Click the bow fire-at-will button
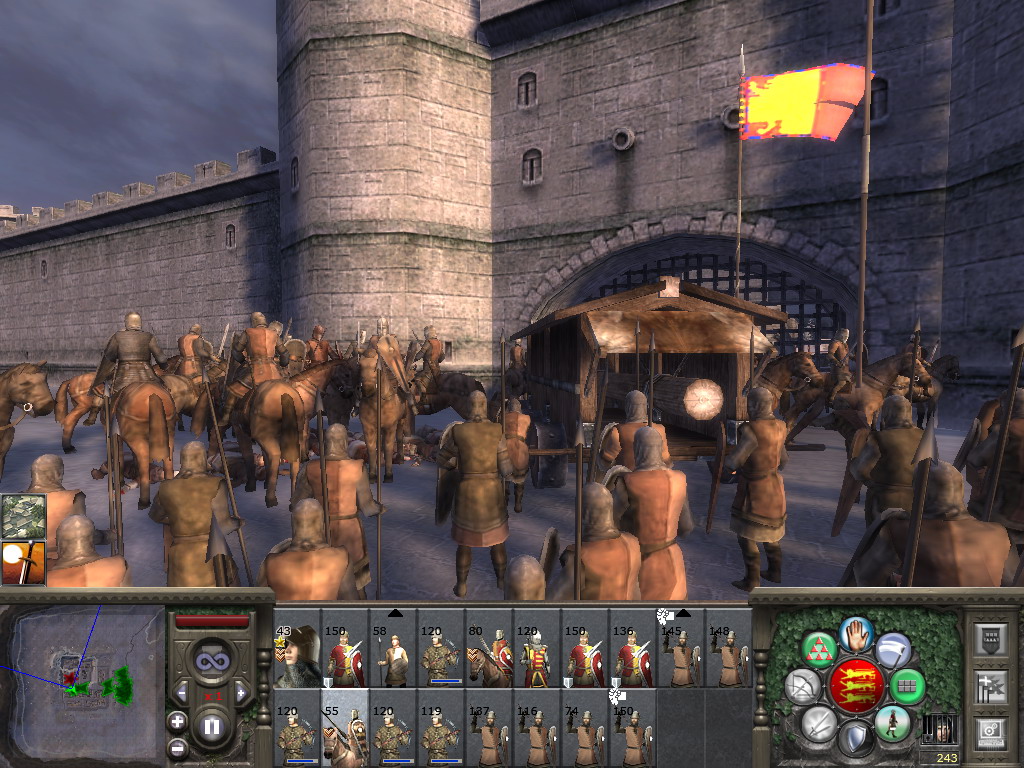The height and width of the screenshot is (768, 1024). 802,686
